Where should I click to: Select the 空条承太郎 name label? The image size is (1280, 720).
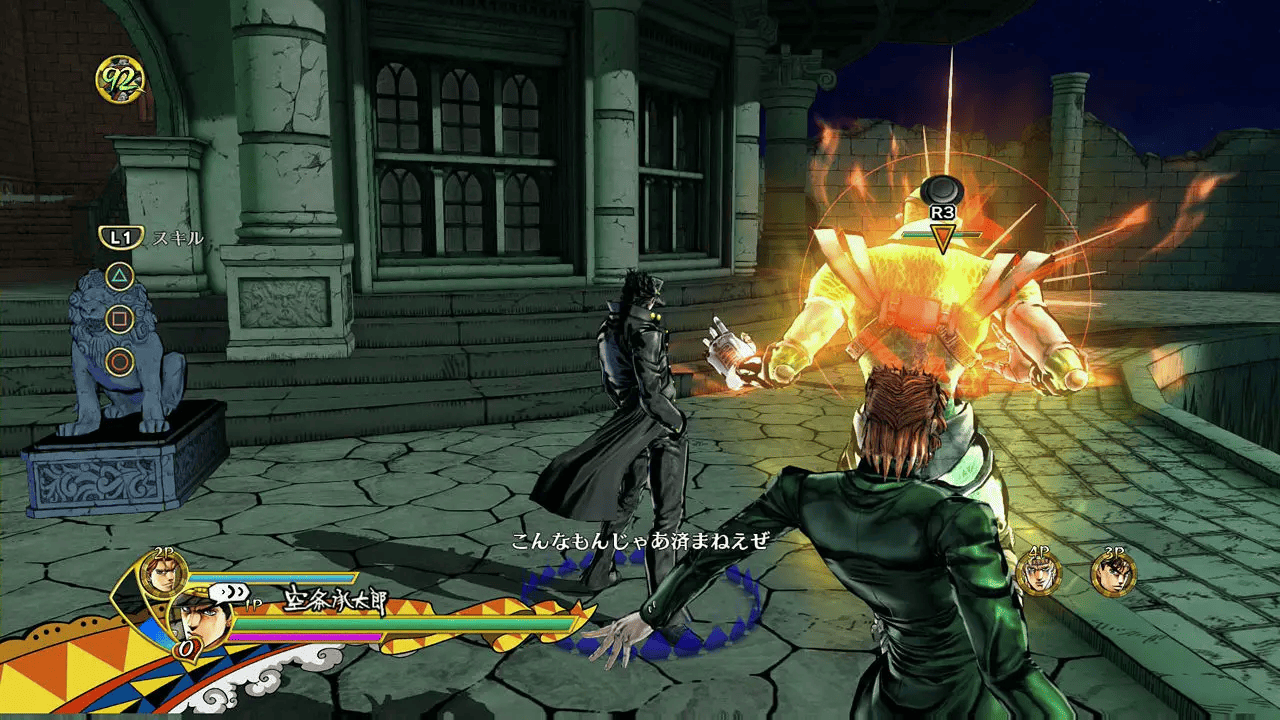click(x=334, y=599)
